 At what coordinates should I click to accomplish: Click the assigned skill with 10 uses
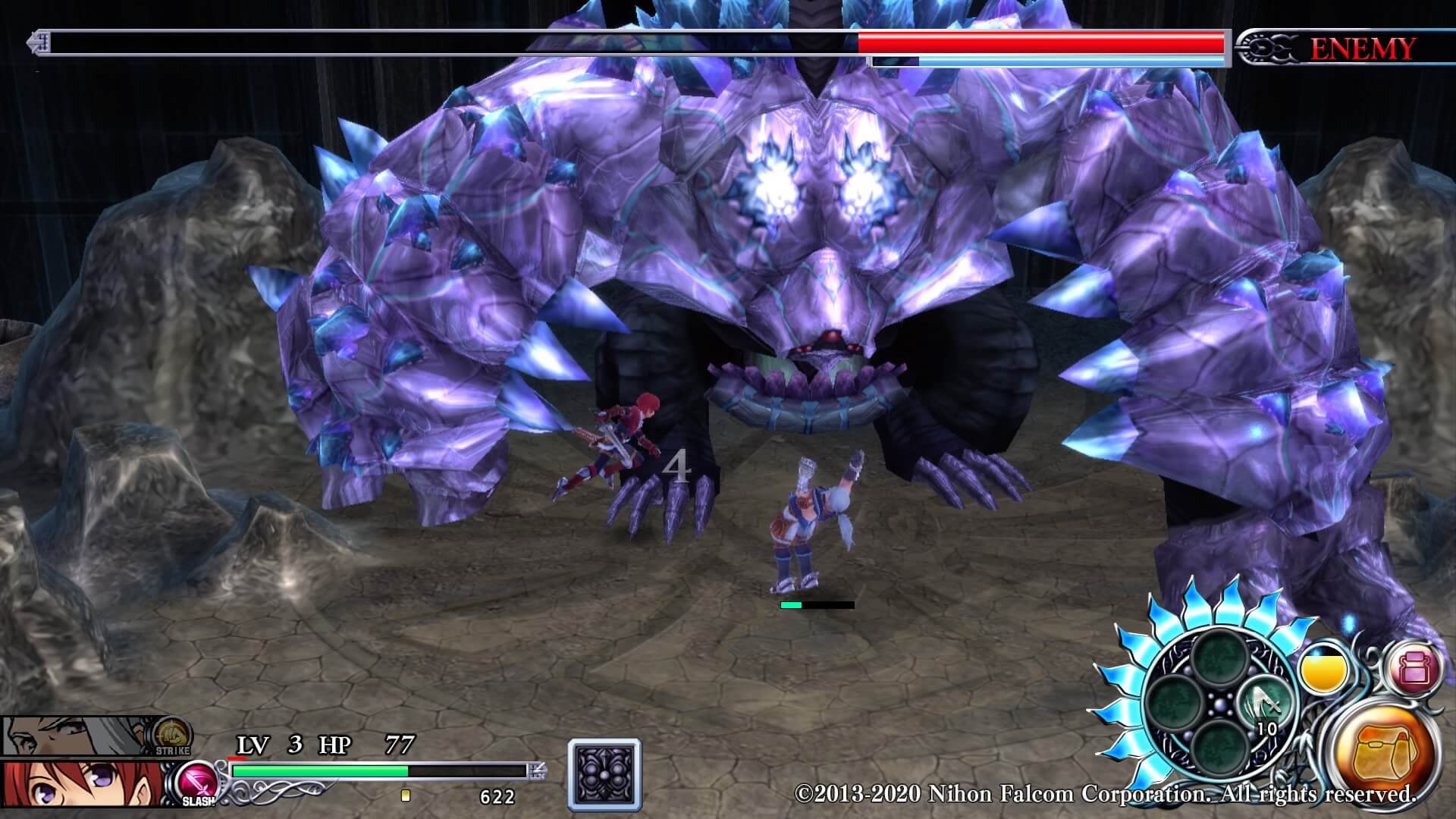pyautogui.click(x=1264, y=703)
